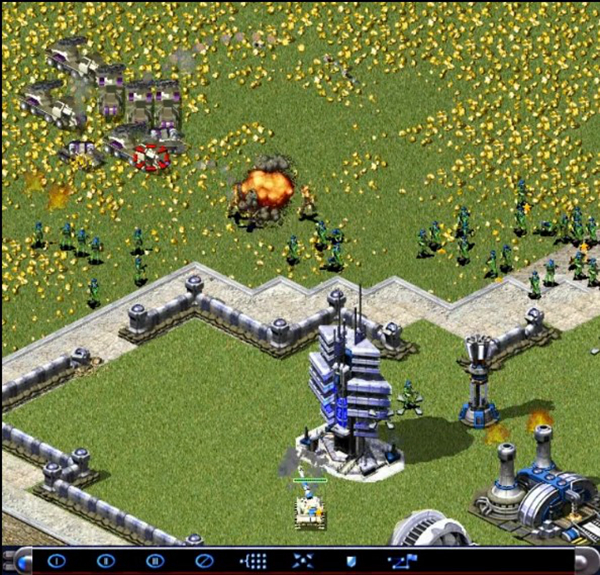The width and height of the screenshot is (600, 575).
Task: Activate the shield guard command icon
Action: 351,561
